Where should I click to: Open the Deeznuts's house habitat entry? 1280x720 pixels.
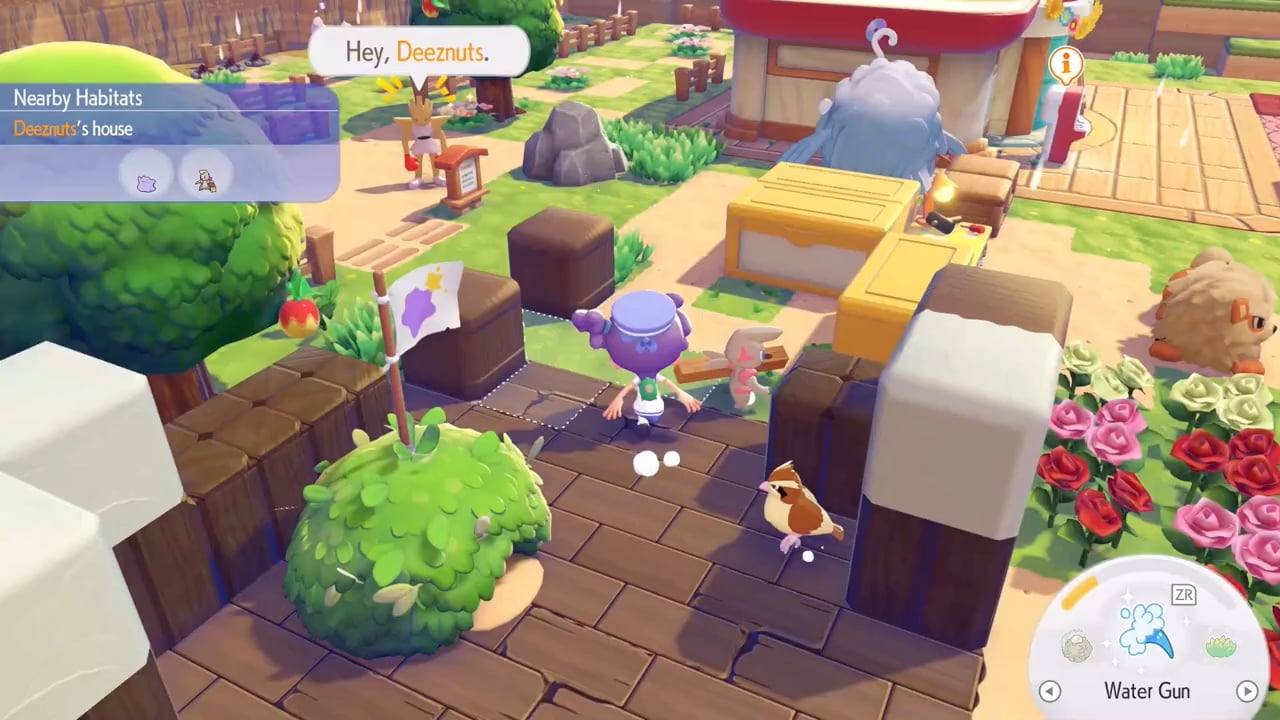(73, 129)
